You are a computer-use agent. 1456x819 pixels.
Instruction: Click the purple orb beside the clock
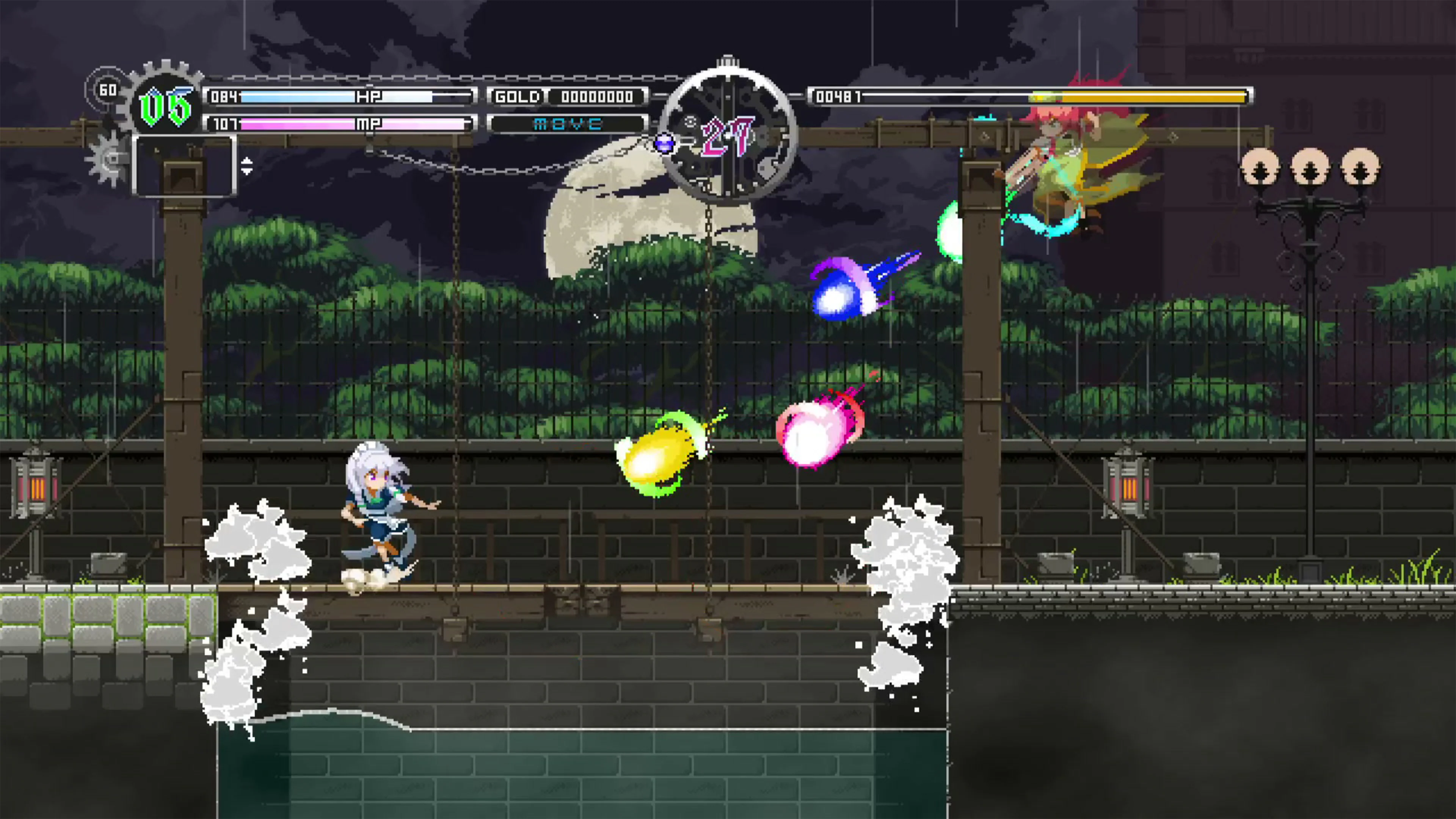click(x=665, y=144)
